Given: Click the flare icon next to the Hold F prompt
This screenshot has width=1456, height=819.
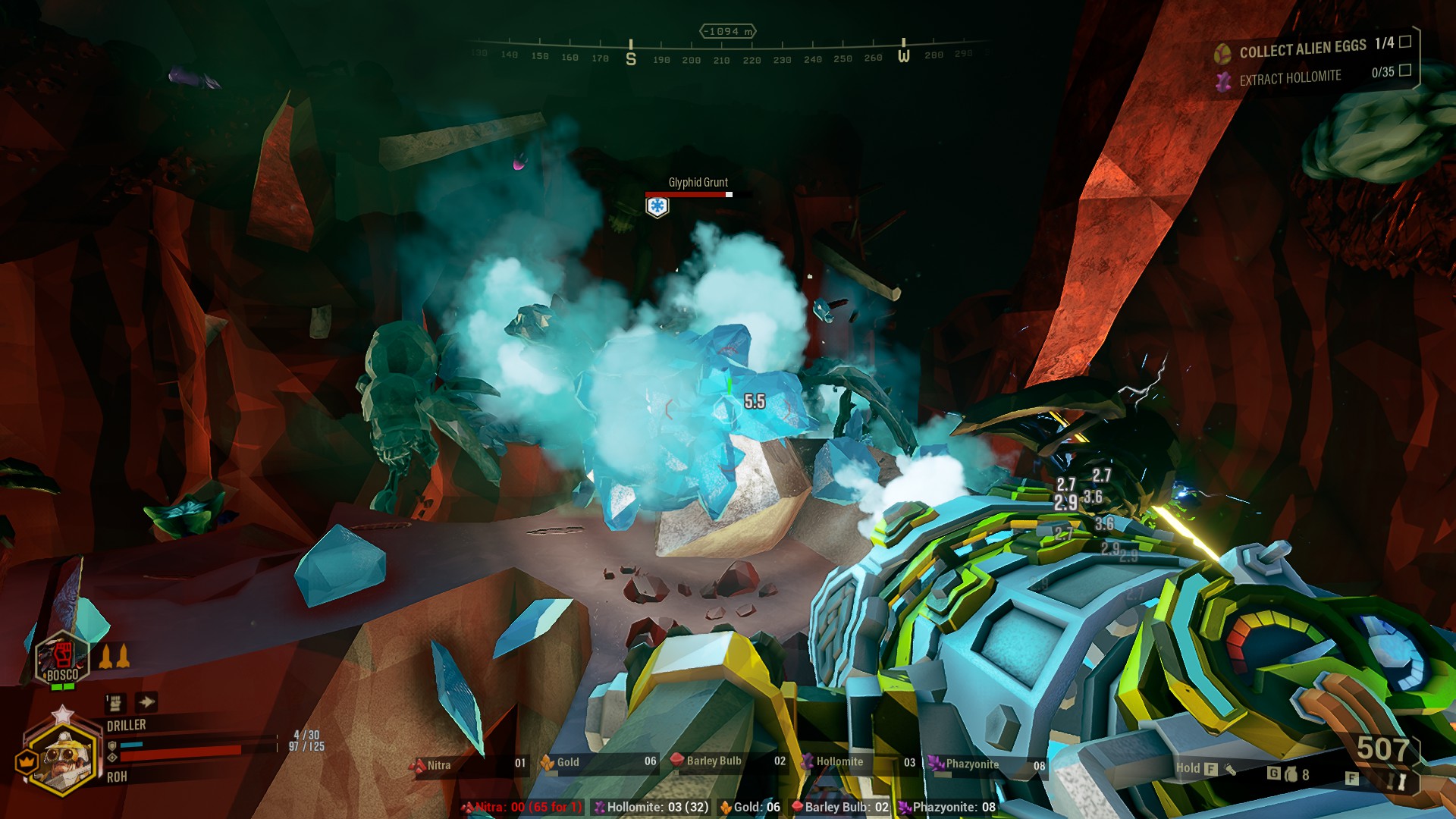Looking at the screenshot, I should (x=1230, y=768).
